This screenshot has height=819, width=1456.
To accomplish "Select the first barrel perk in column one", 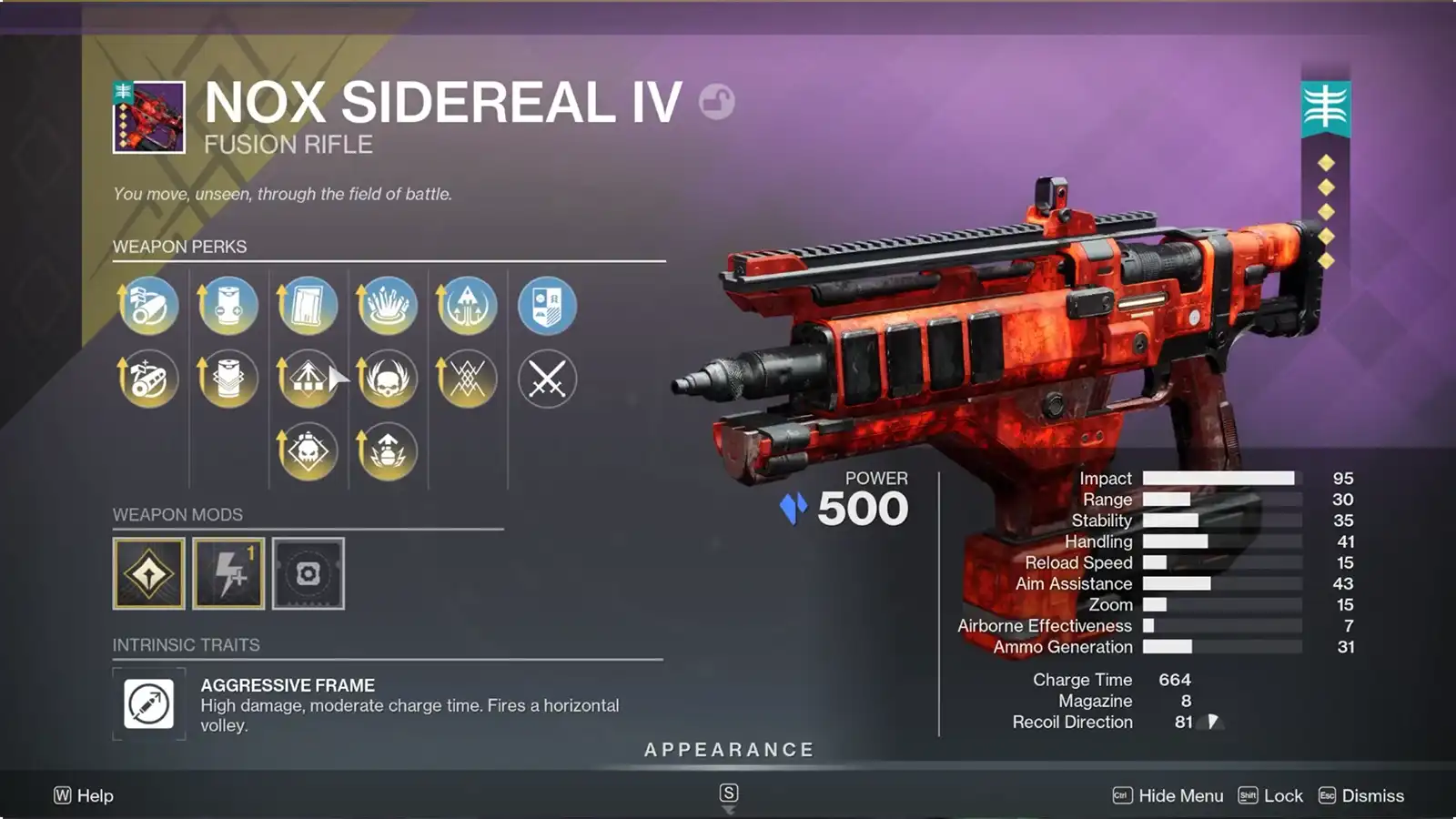I will click(147, 307).
